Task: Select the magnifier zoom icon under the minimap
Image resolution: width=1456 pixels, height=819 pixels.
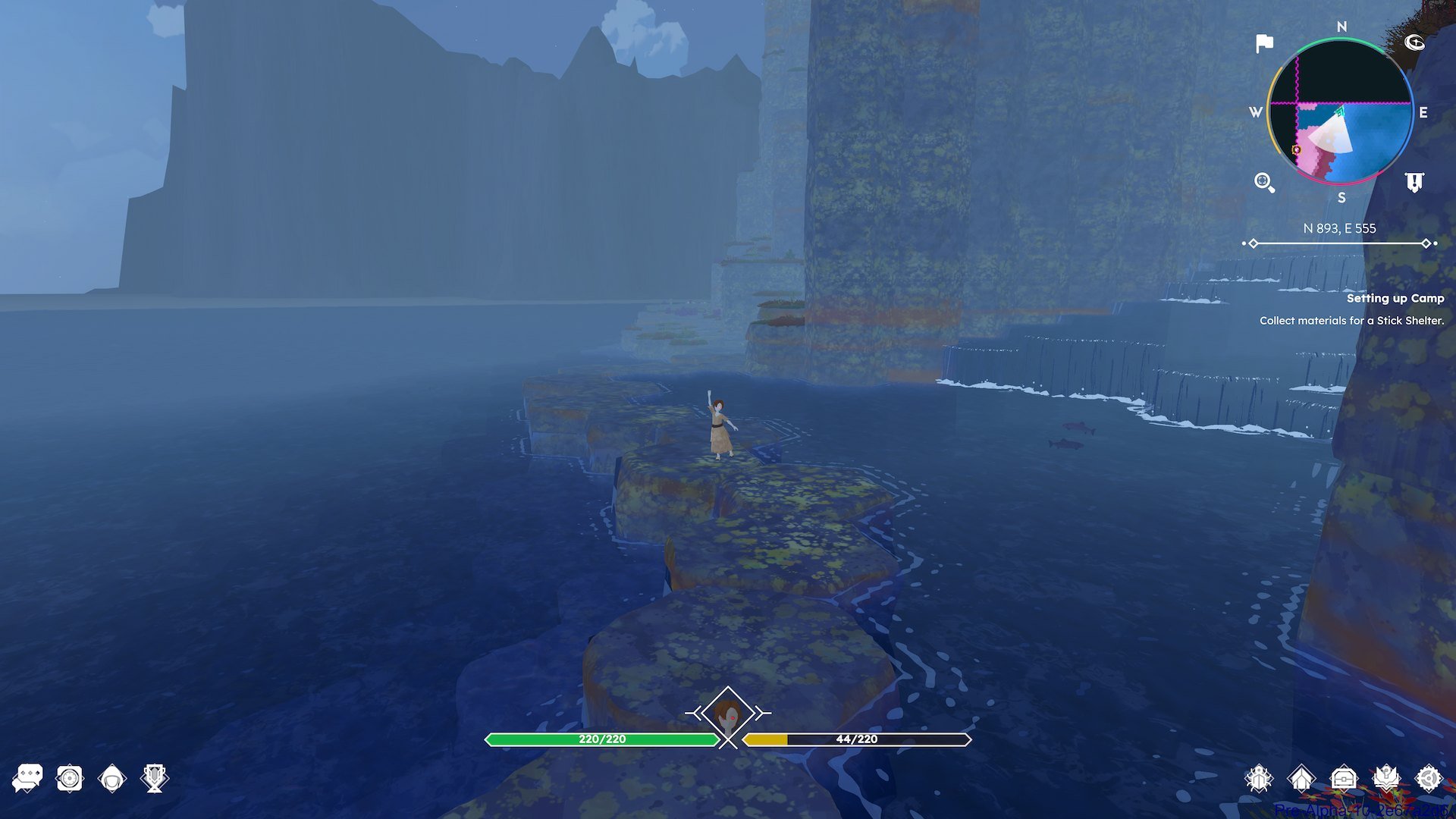Action: click(x=1262, y=182)
